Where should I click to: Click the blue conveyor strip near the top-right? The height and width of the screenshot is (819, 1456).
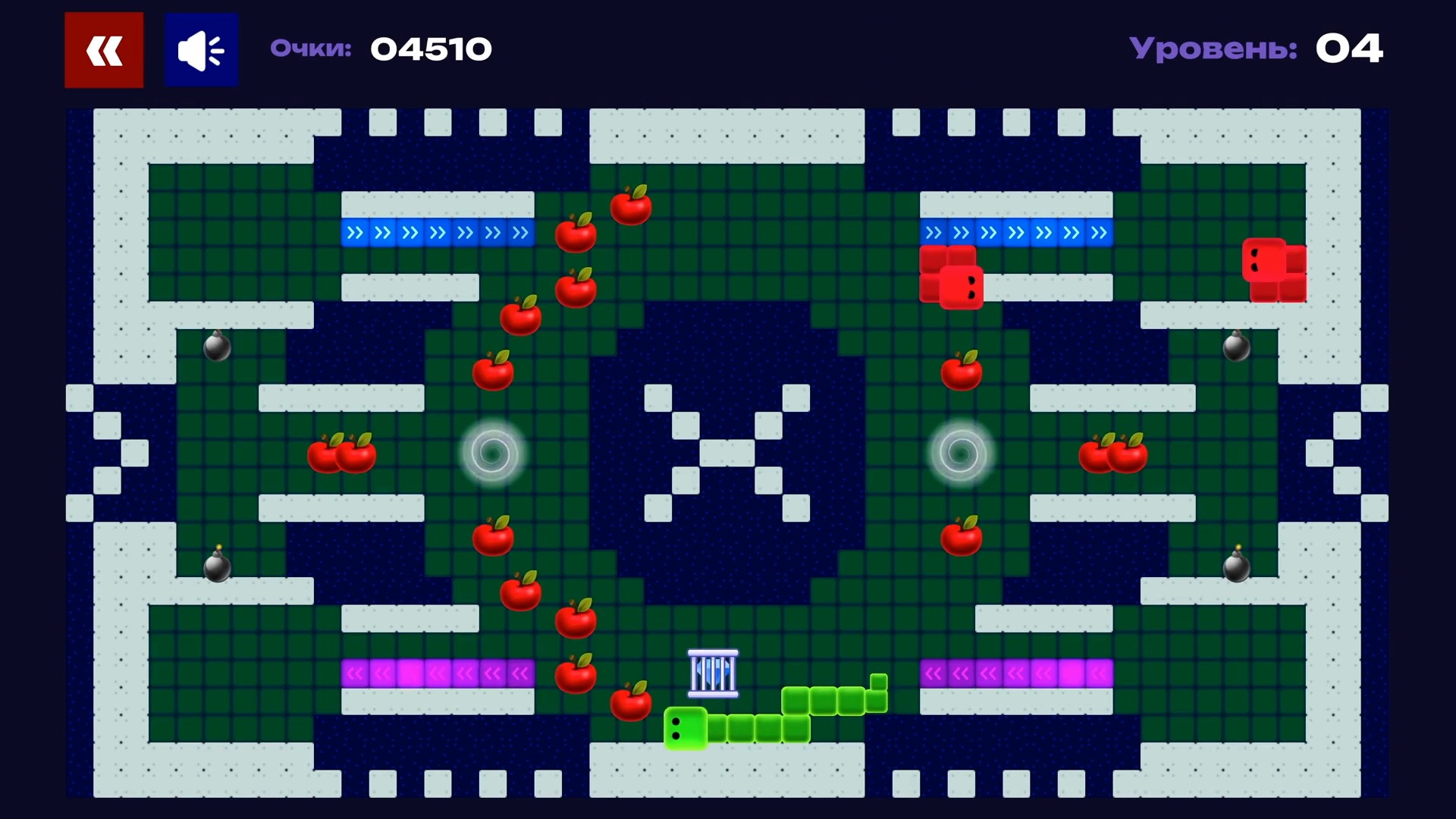1016,233
